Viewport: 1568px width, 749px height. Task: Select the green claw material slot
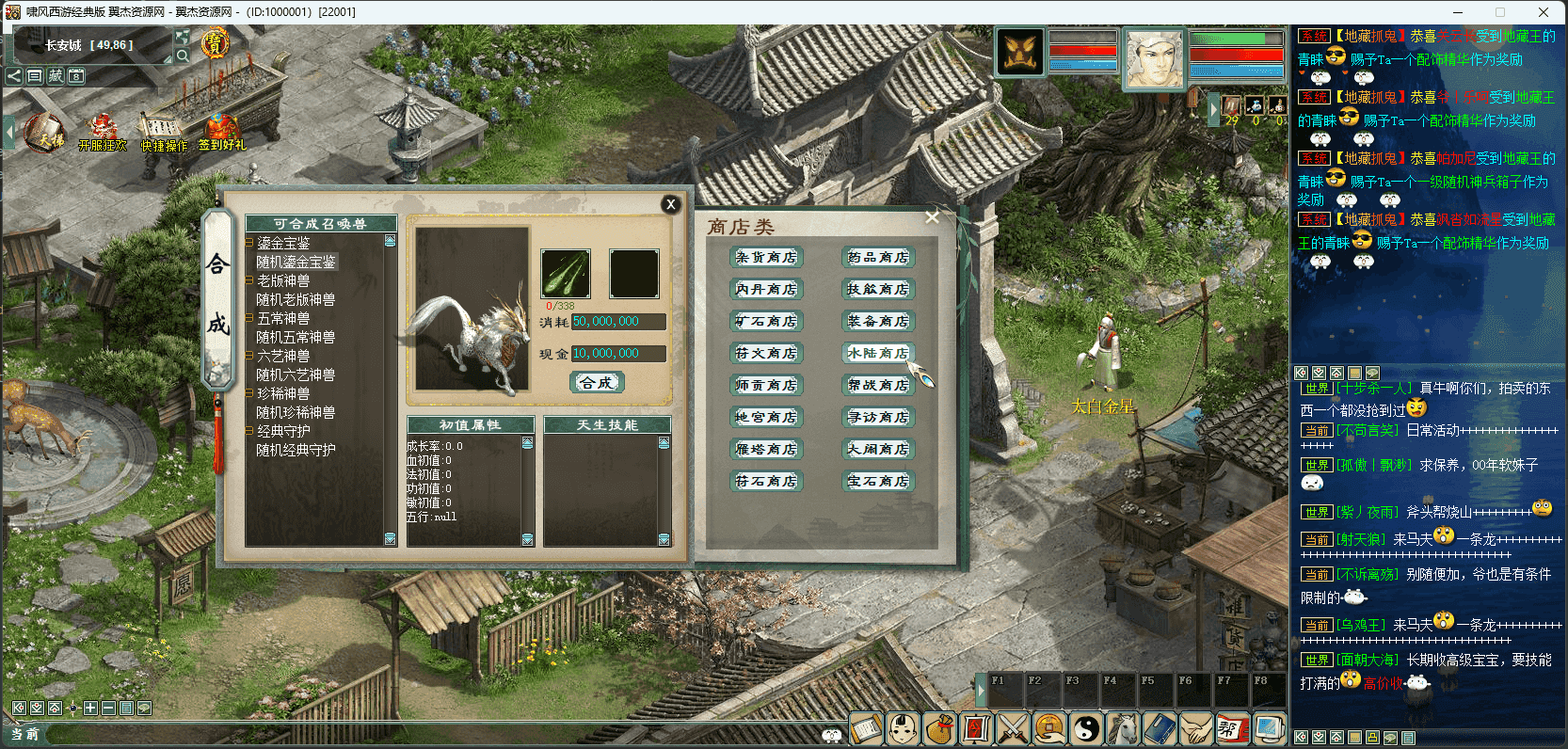coord(565,274)
